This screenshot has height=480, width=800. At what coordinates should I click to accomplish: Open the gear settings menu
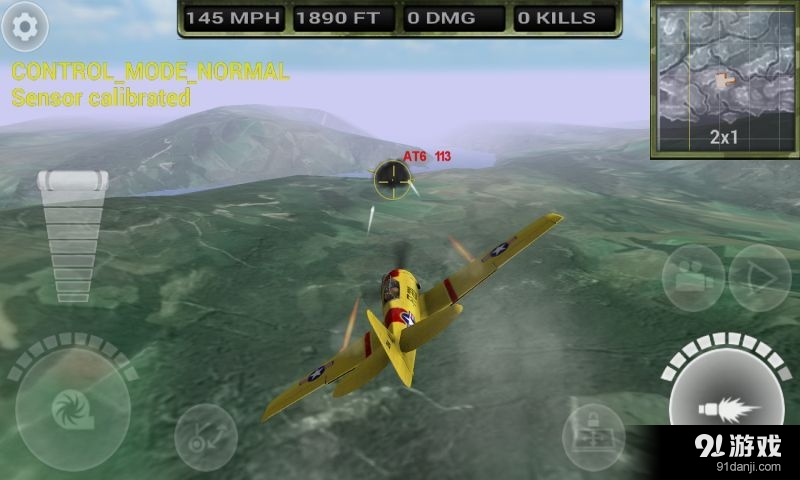25,27
